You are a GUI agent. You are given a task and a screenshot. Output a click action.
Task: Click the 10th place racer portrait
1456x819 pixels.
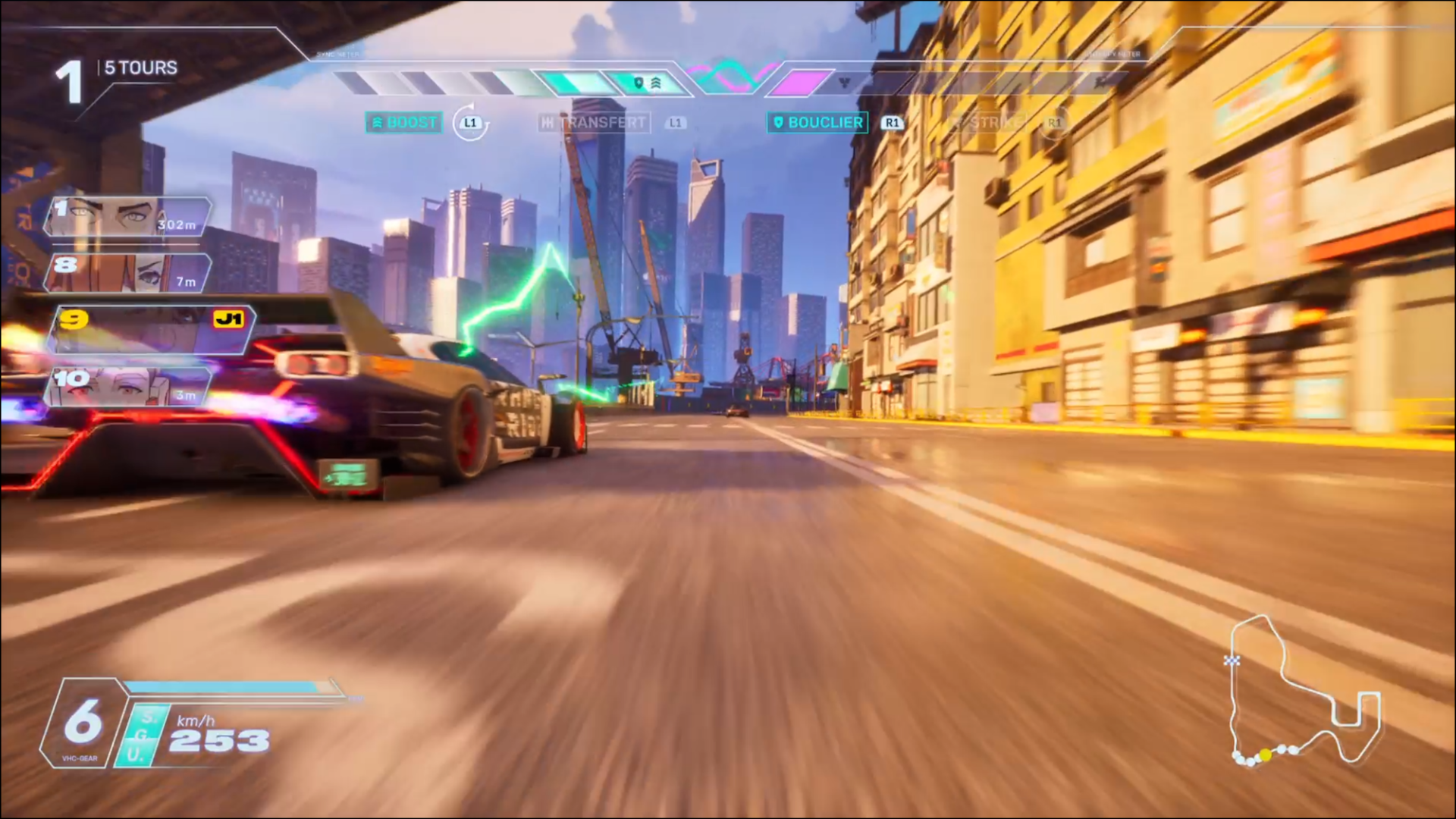point(127,387)
